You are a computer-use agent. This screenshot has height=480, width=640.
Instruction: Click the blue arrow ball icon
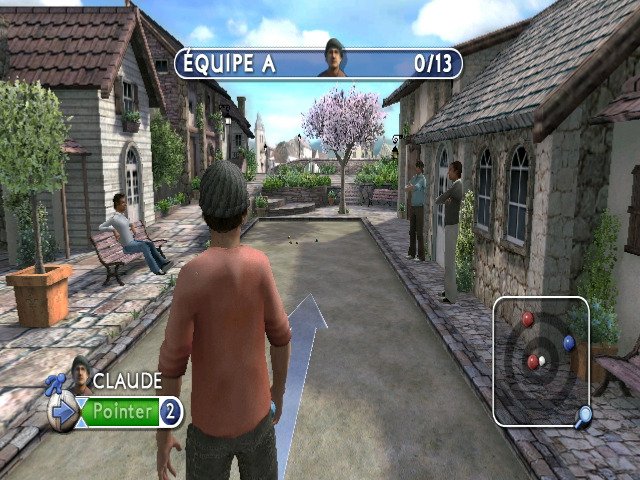pos(64,412)
